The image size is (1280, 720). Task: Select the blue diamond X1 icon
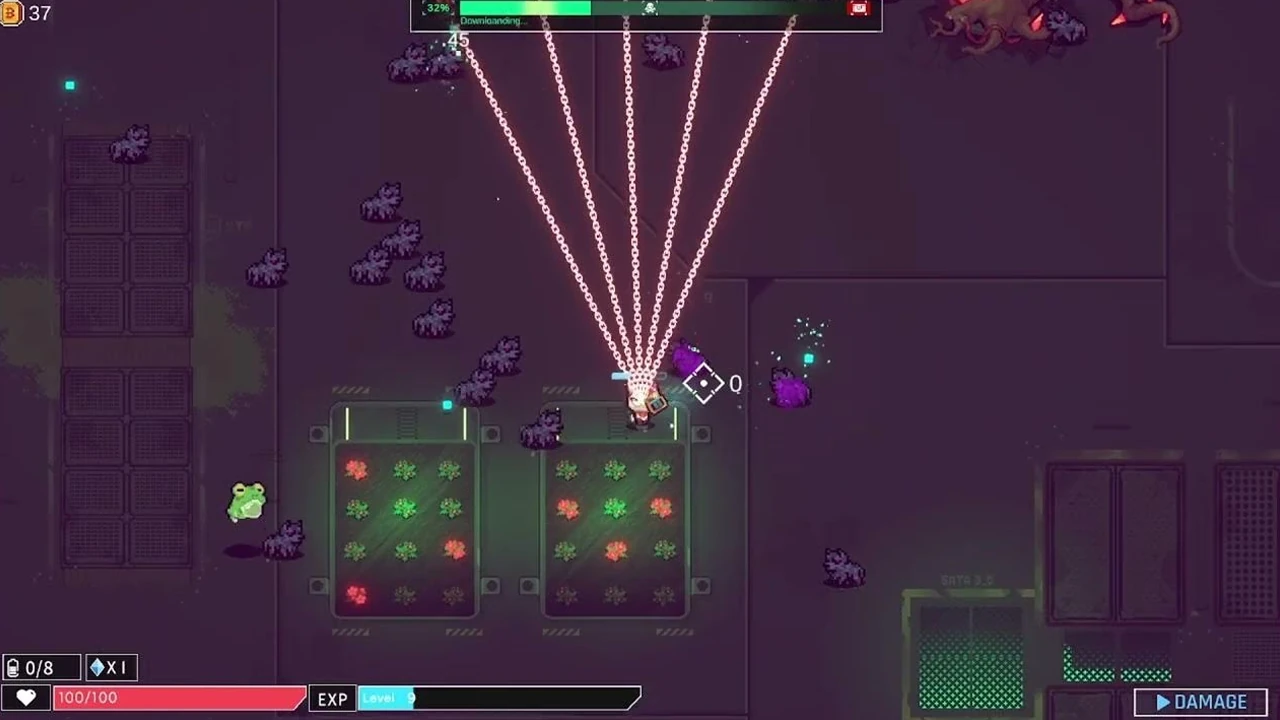[110, 667]
